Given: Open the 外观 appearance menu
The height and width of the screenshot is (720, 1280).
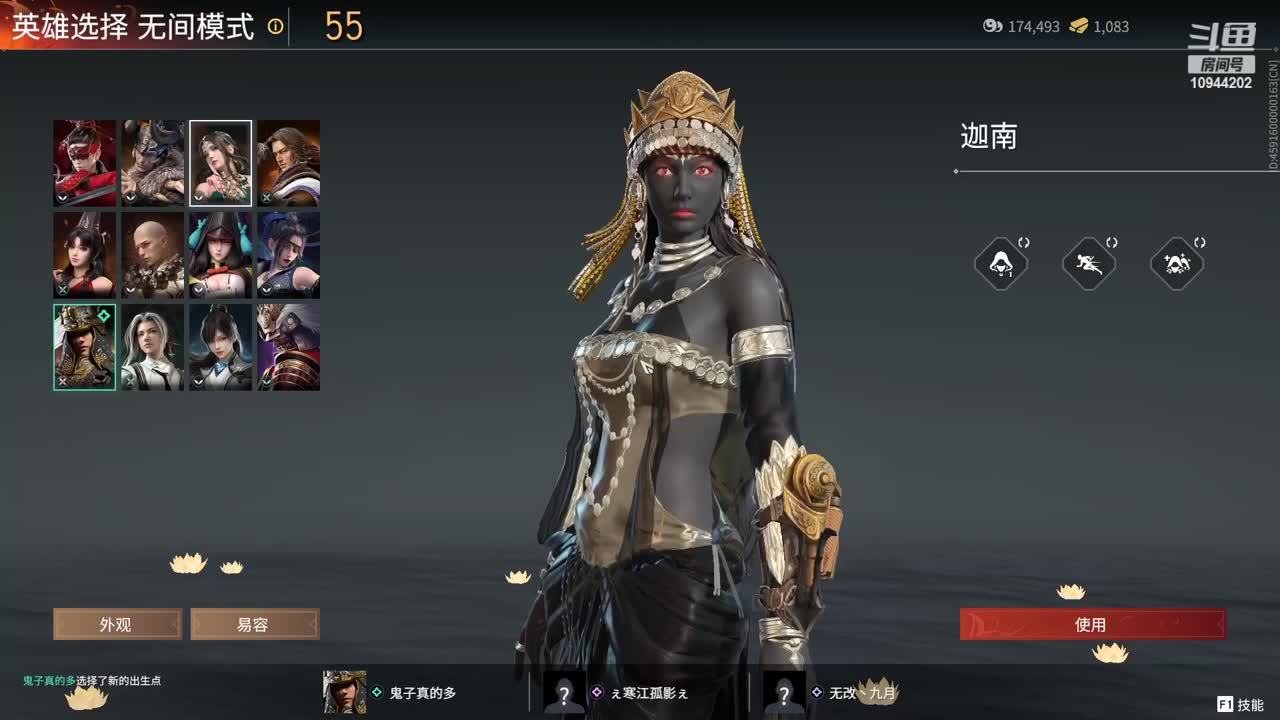Looking at the screenshot, I should click(x=117, y=625).
